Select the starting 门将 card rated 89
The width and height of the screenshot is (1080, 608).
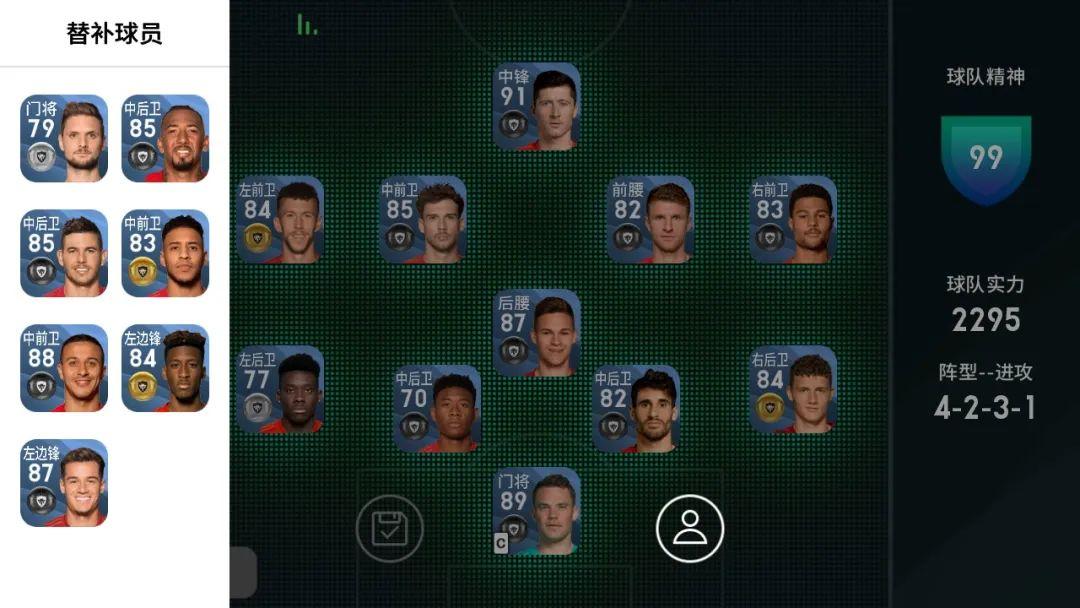pyautogui.click(x=537, y=511)
